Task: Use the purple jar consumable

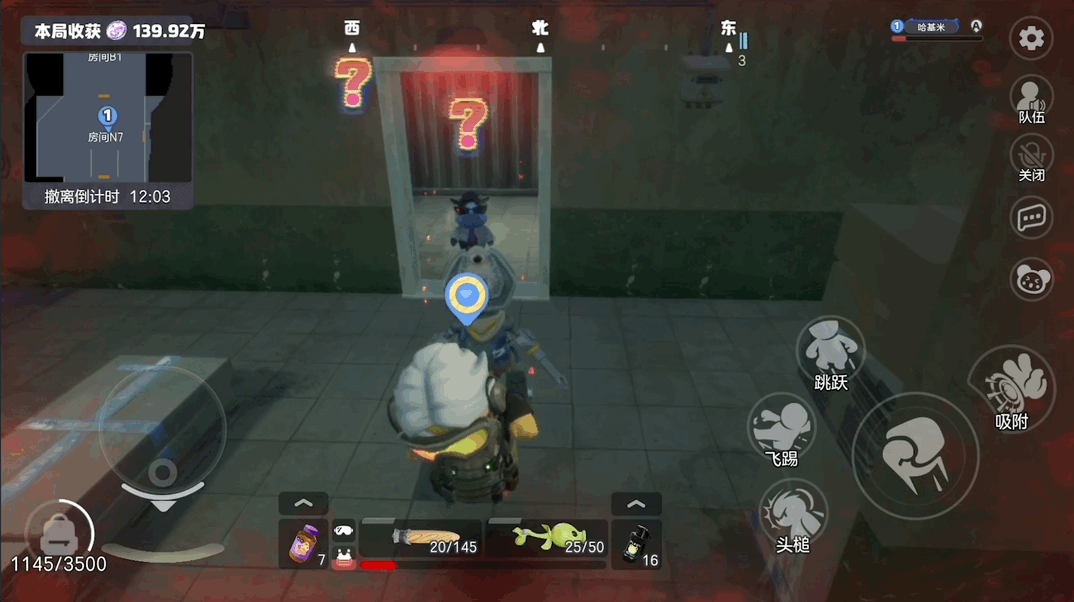Action: tap(304, 544)
